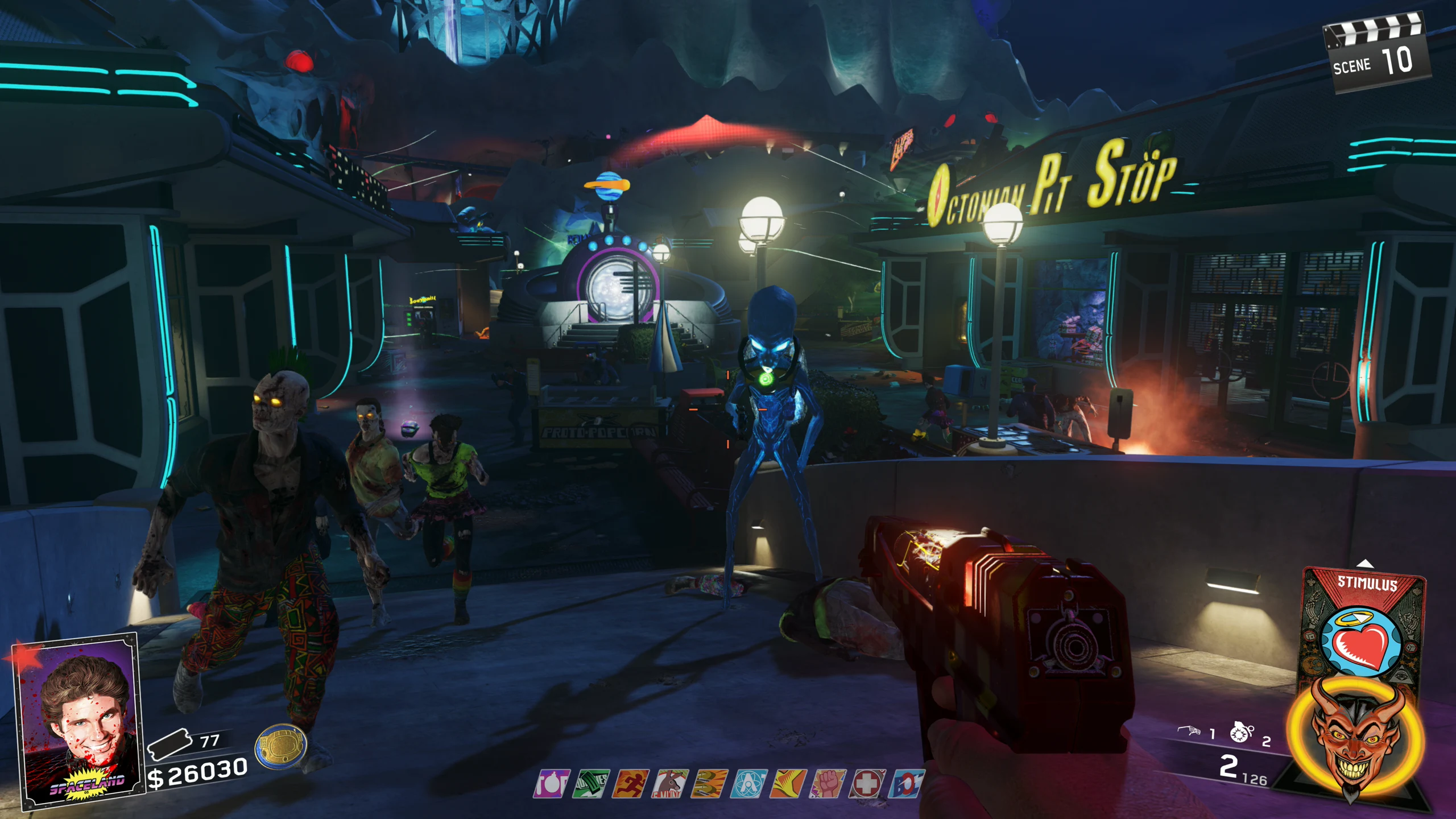Select the green Quickies magazine perk
The height and width of the screenshot is (819, 1456).
click(x=591, y=784)
